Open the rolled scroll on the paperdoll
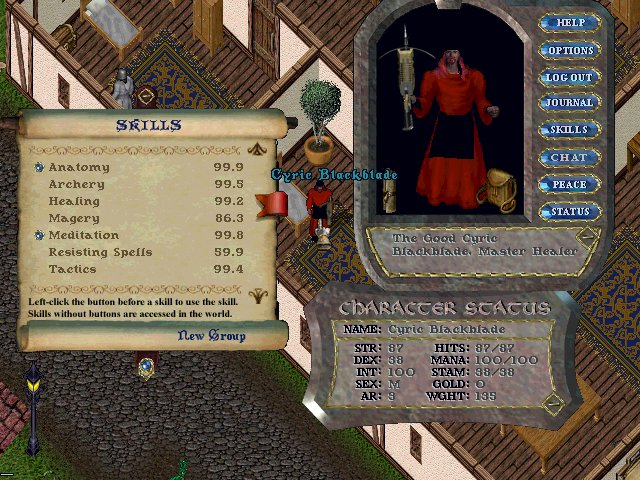 (x=389, y=197)
